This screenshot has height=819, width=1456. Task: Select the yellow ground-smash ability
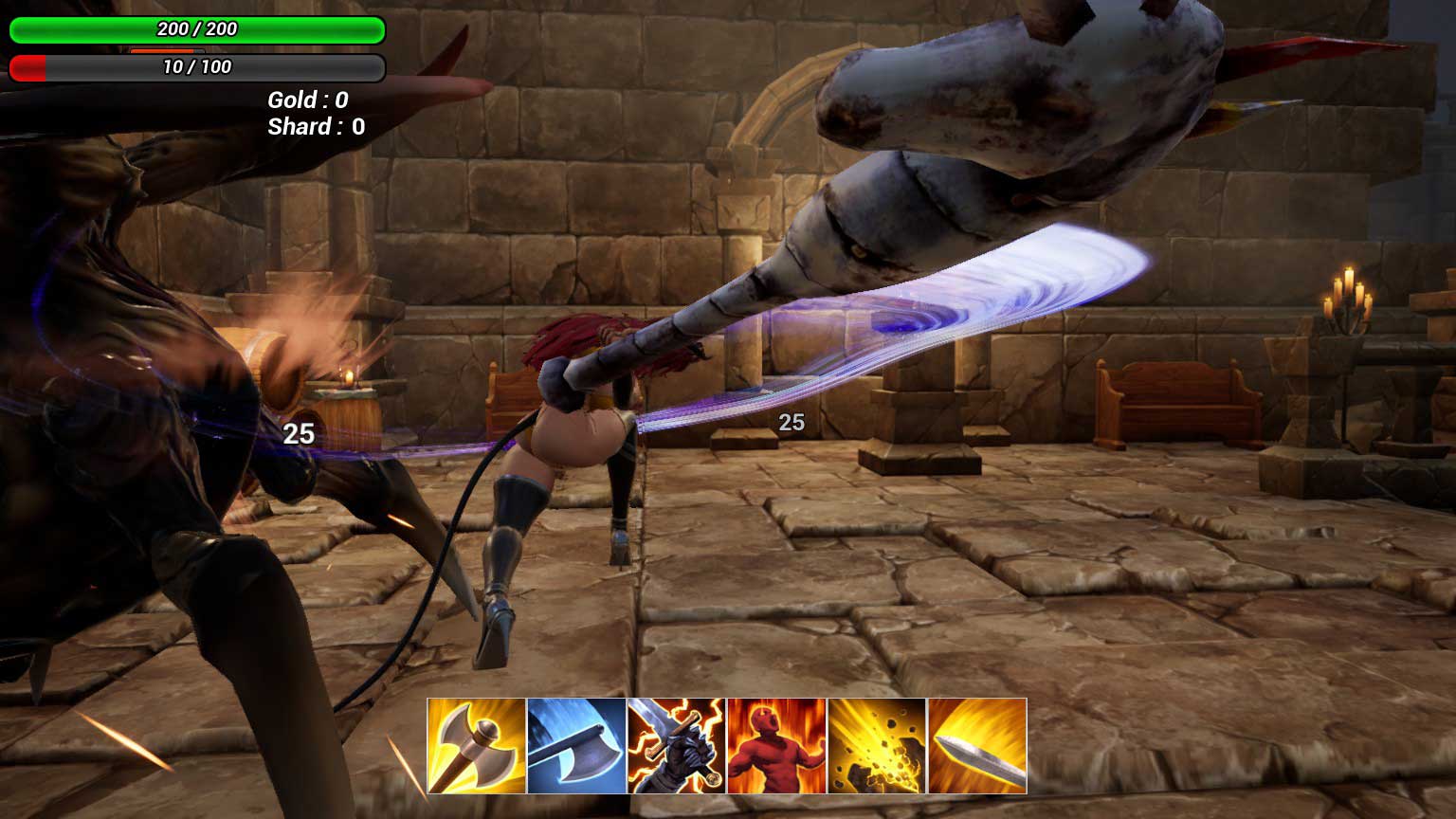(877, 746)
